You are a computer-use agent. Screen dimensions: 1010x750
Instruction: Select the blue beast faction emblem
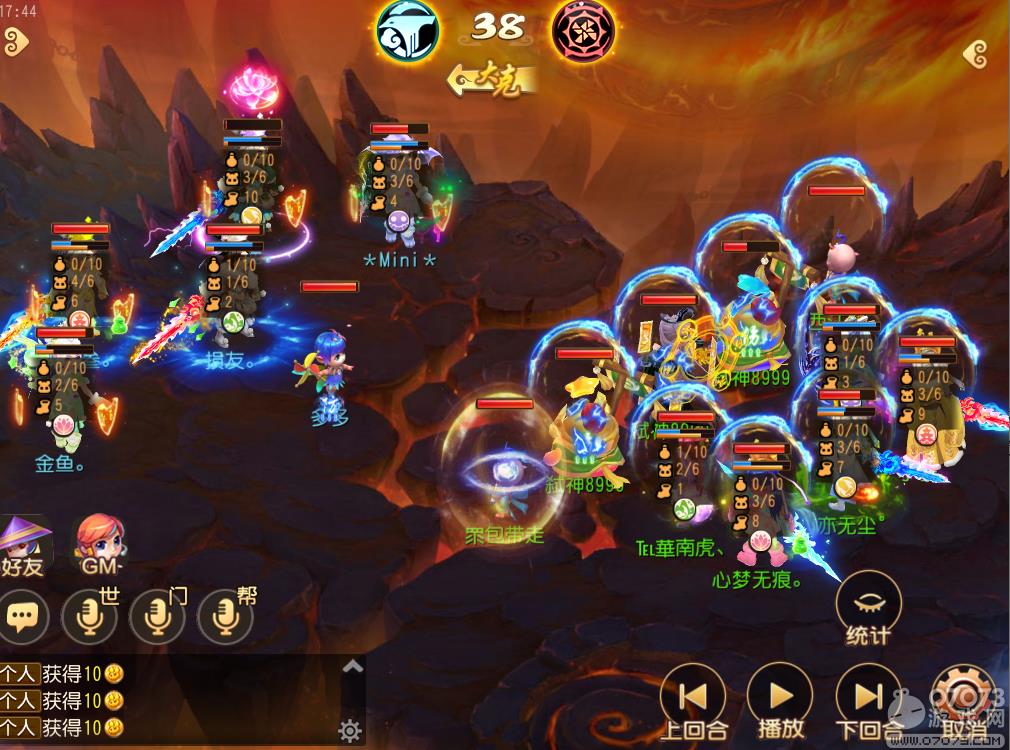click(408, 30)
